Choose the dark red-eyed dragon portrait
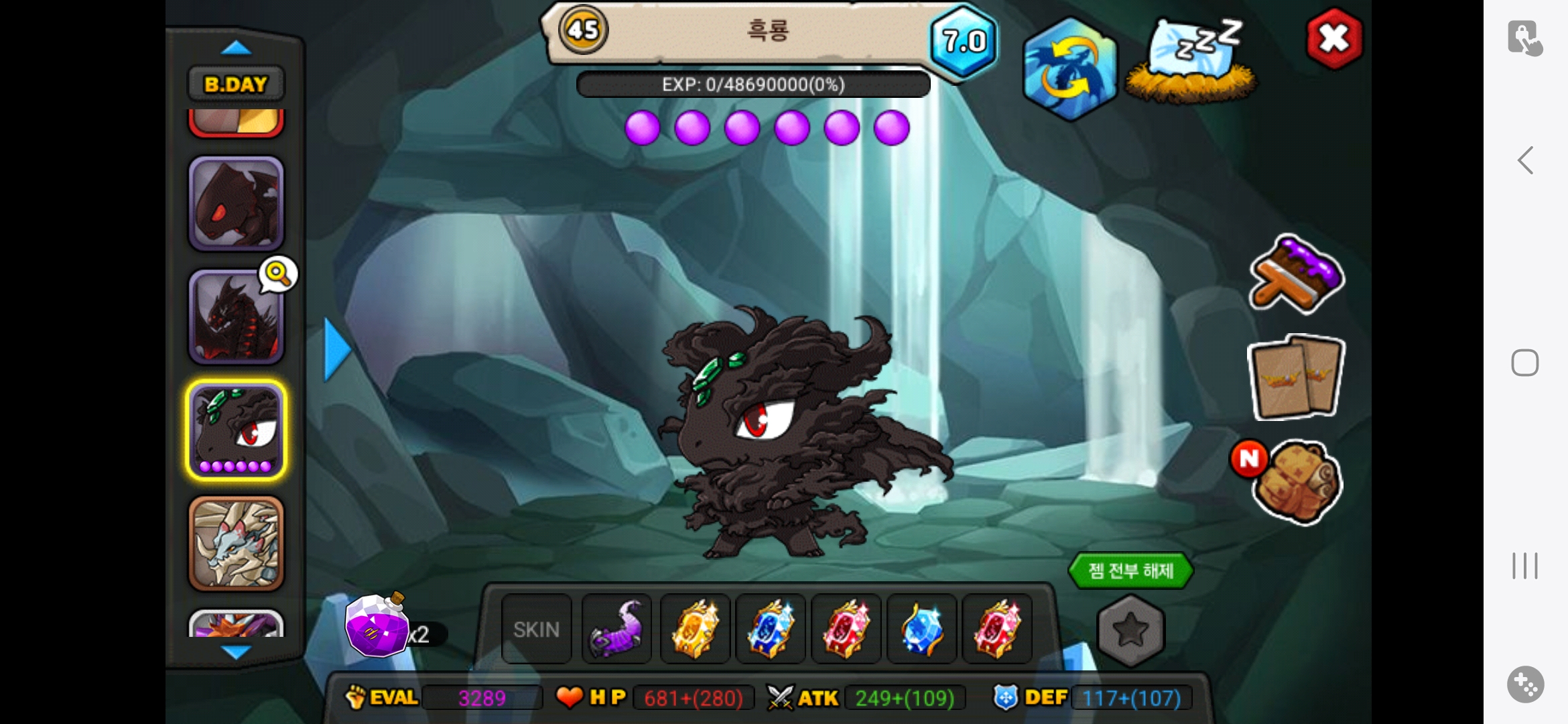Viewport: 1568px width, 724px height. click(x=236, y=204)
